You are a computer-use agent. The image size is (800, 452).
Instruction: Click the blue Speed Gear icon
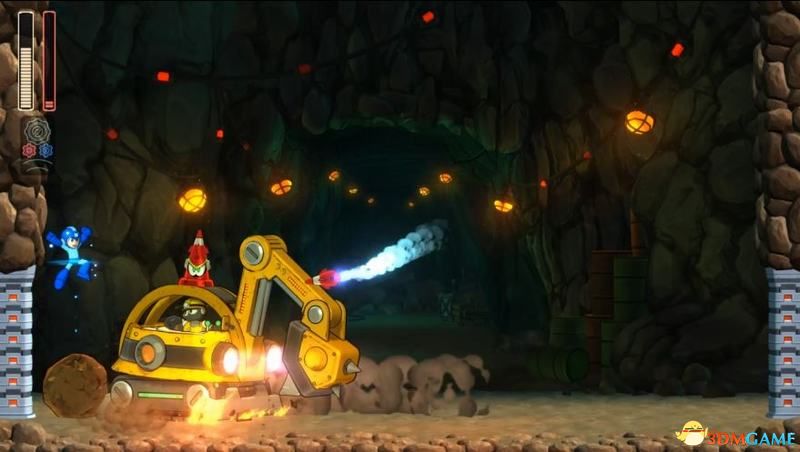pyautogui.click(x=45, y=151)
